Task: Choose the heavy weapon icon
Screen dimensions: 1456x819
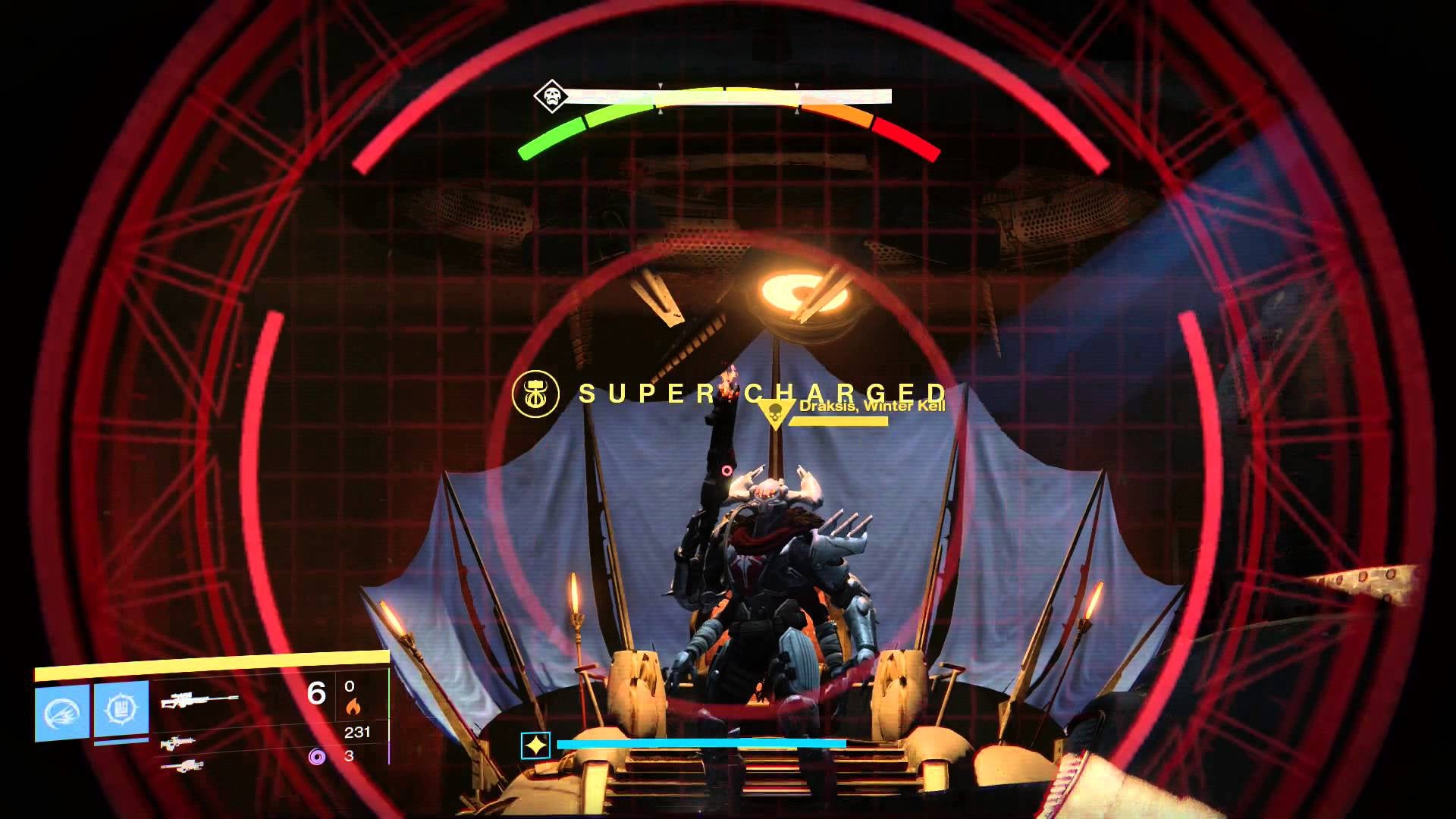Action: click(x=182, y=766)
